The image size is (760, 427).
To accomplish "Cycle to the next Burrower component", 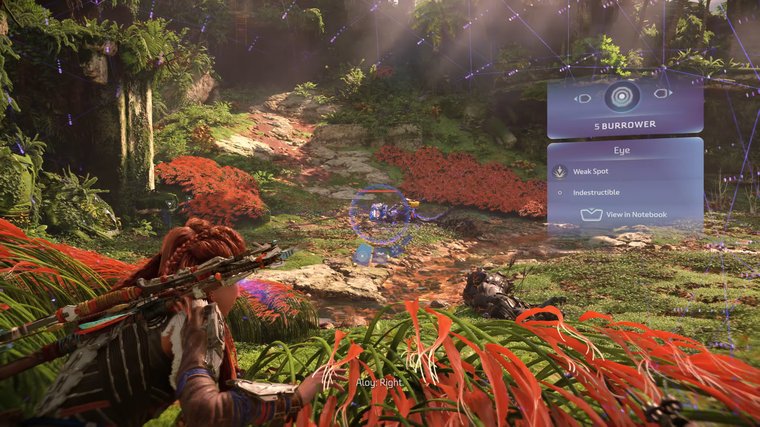I will (661, 94).
